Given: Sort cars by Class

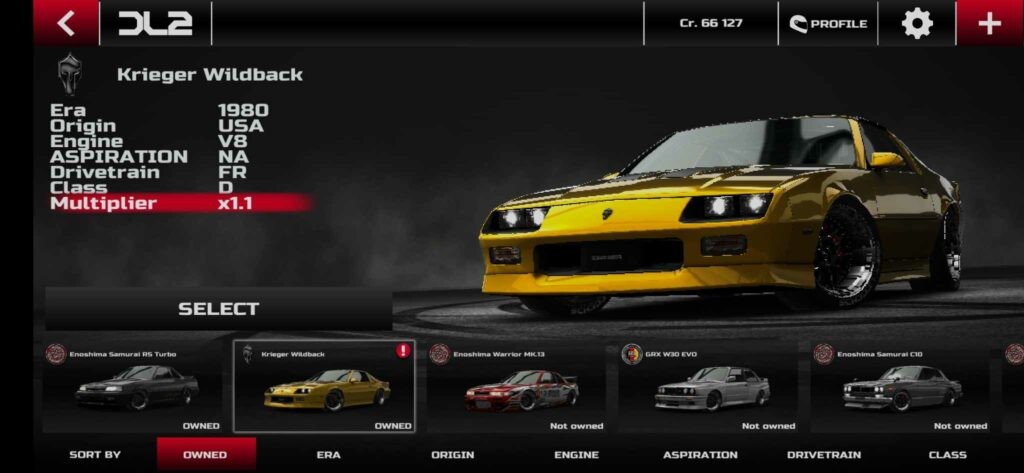Looking at the screenshot, I should (x=947, y=455).
